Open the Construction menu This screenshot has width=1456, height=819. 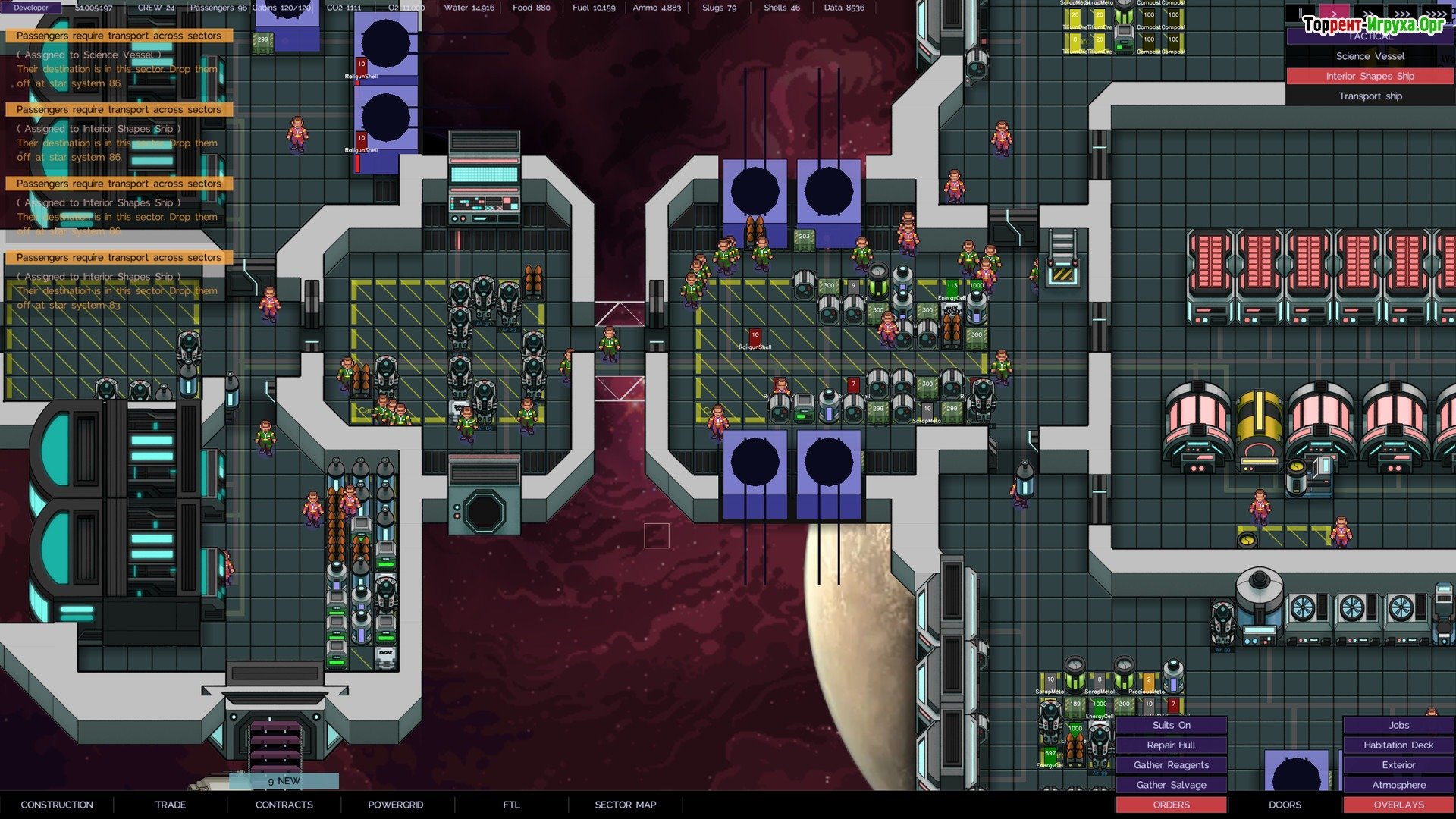[x=57, y=805]
